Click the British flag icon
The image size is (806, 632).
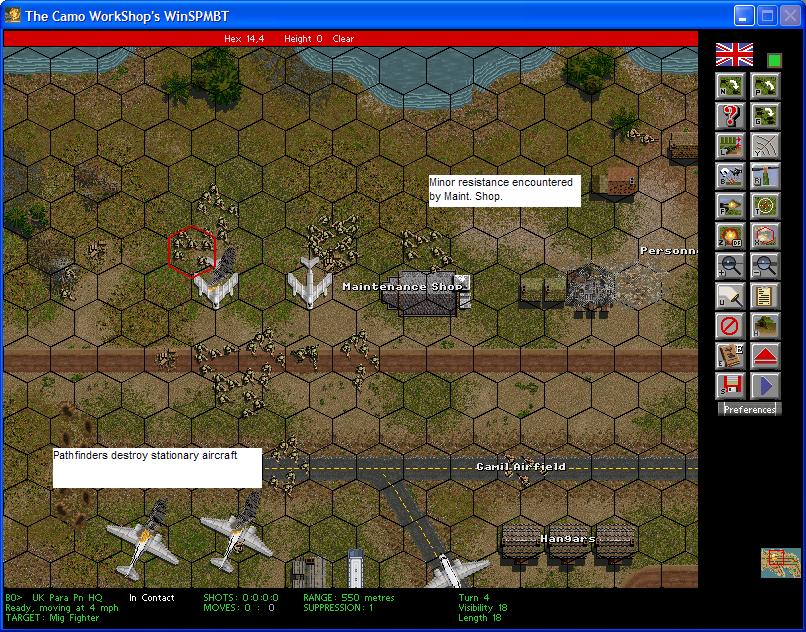[734, 55]
